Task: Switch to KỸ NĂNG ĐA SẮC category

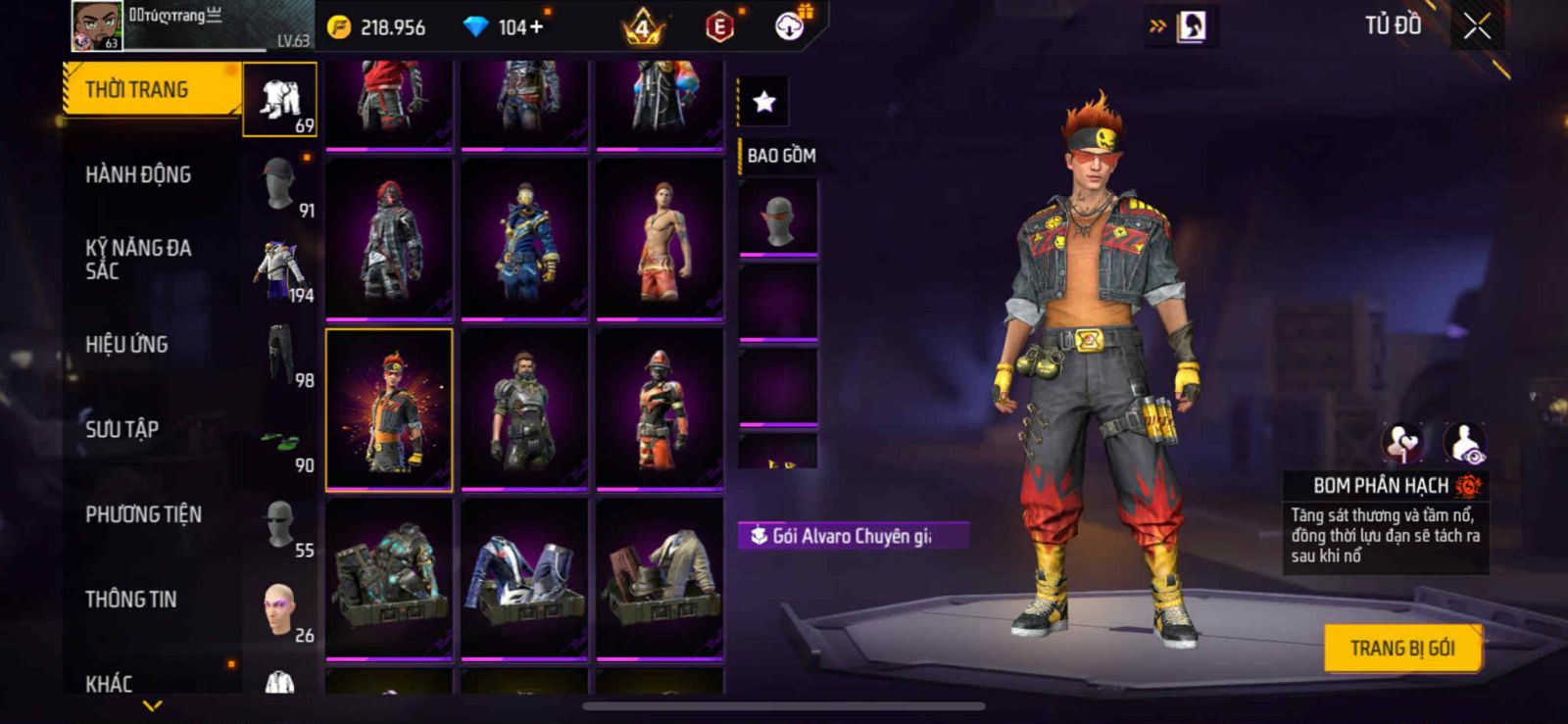Action: coord(138,260)
